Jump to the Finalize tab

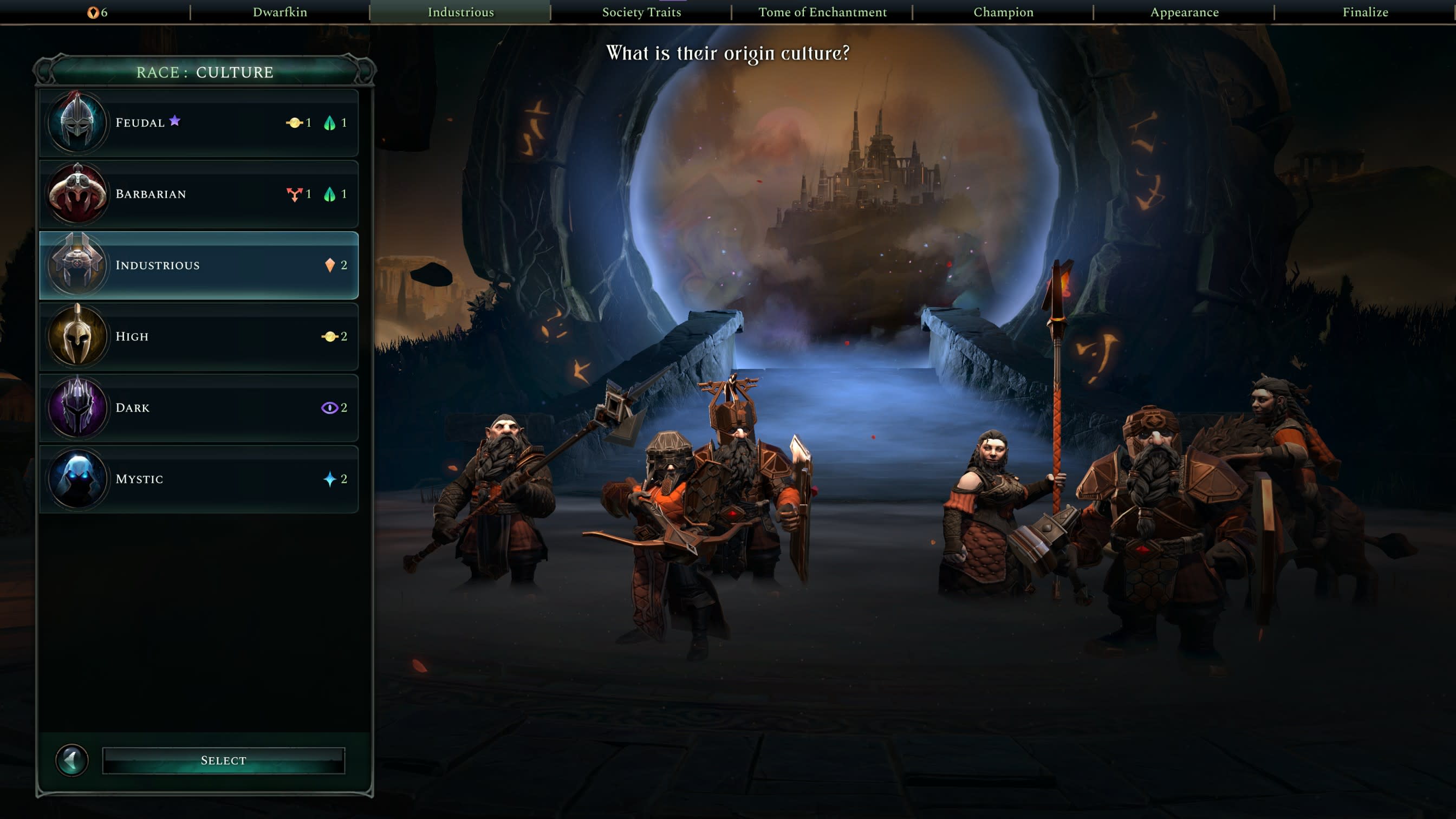click(1365, 12)
